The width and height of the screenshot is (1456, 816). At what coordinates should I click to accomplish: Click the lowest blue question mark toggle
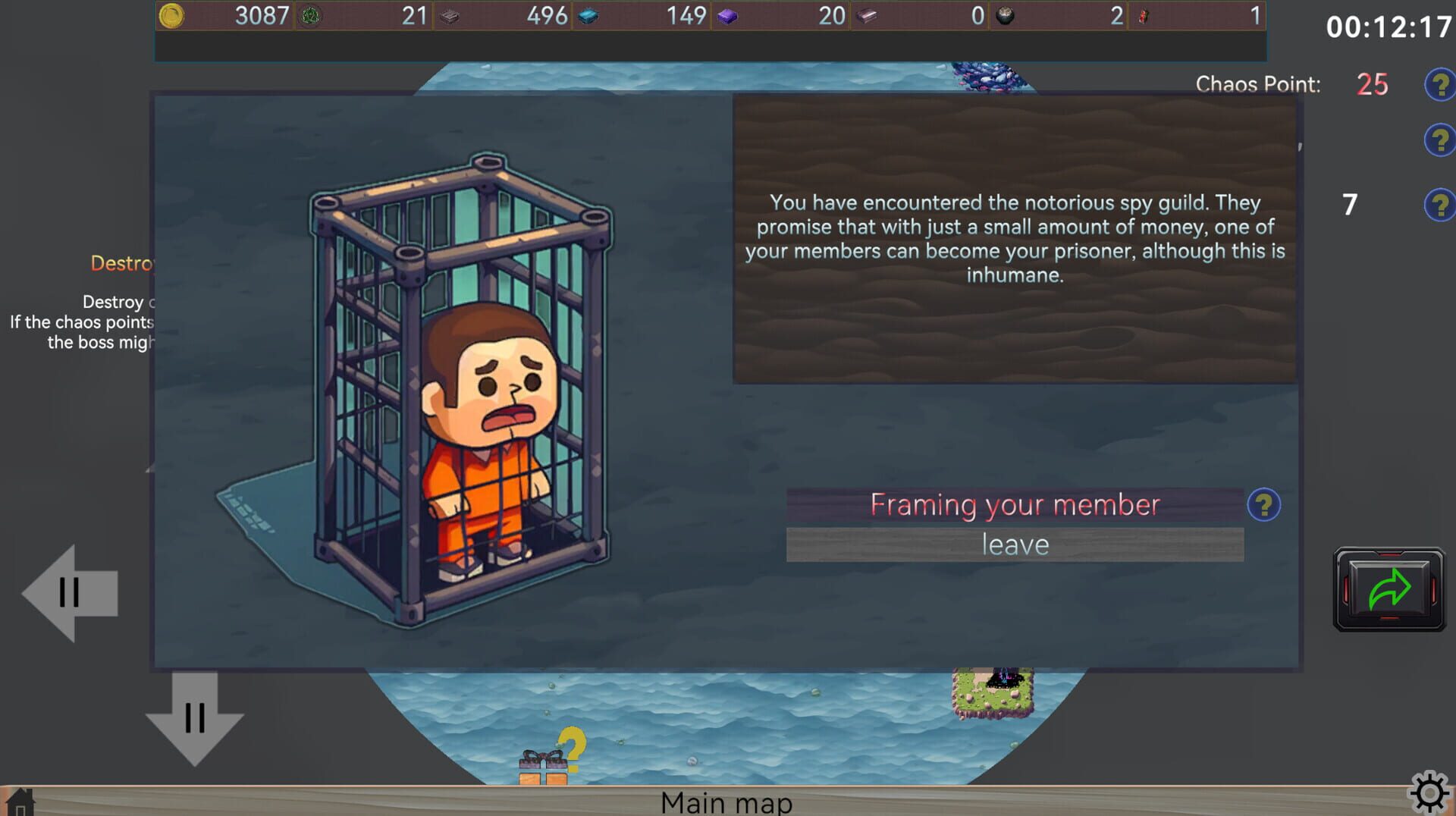pos(1439,205)
